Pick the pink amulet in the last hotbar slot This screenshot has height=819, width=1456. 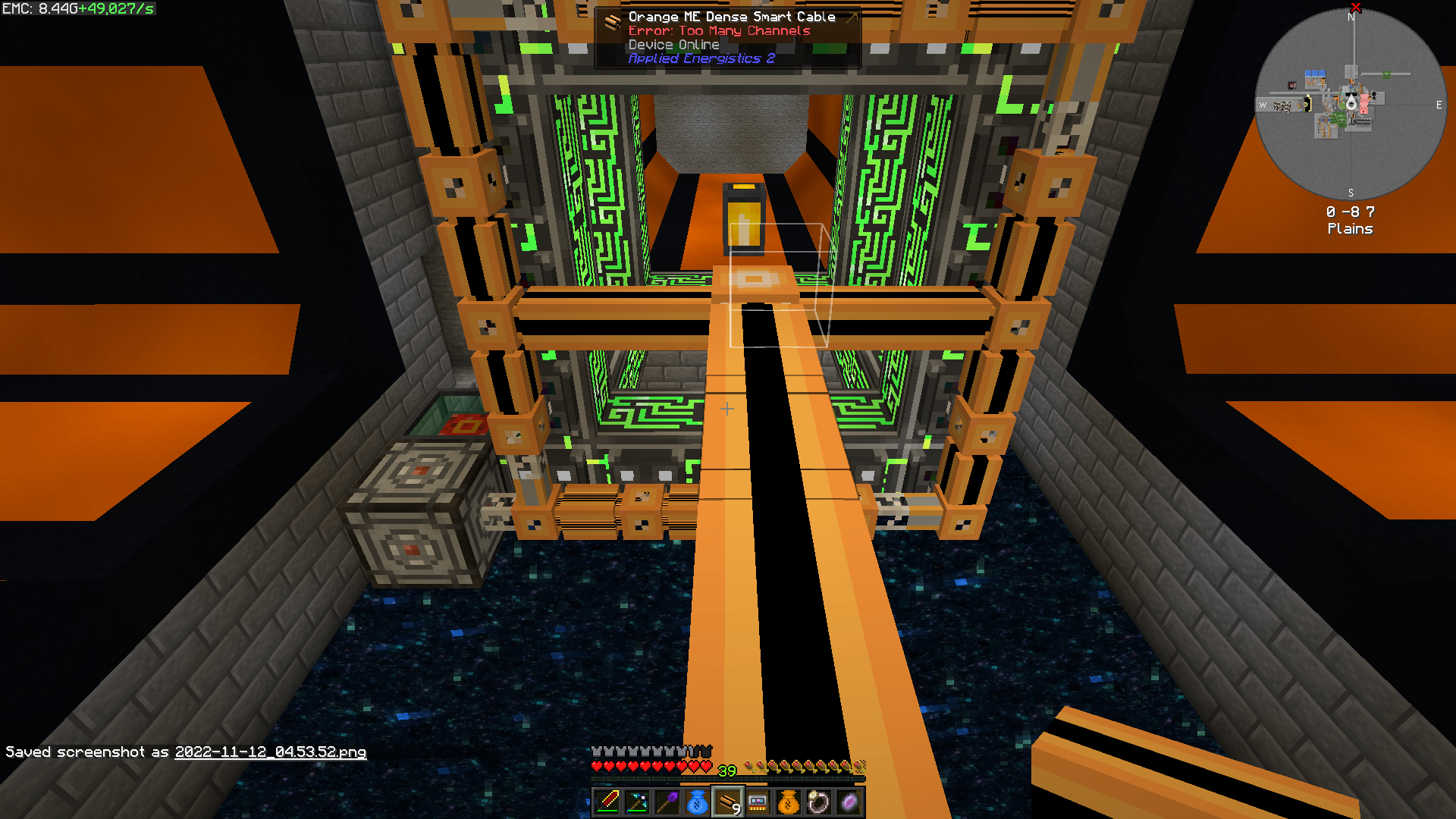tap(848, 802)
